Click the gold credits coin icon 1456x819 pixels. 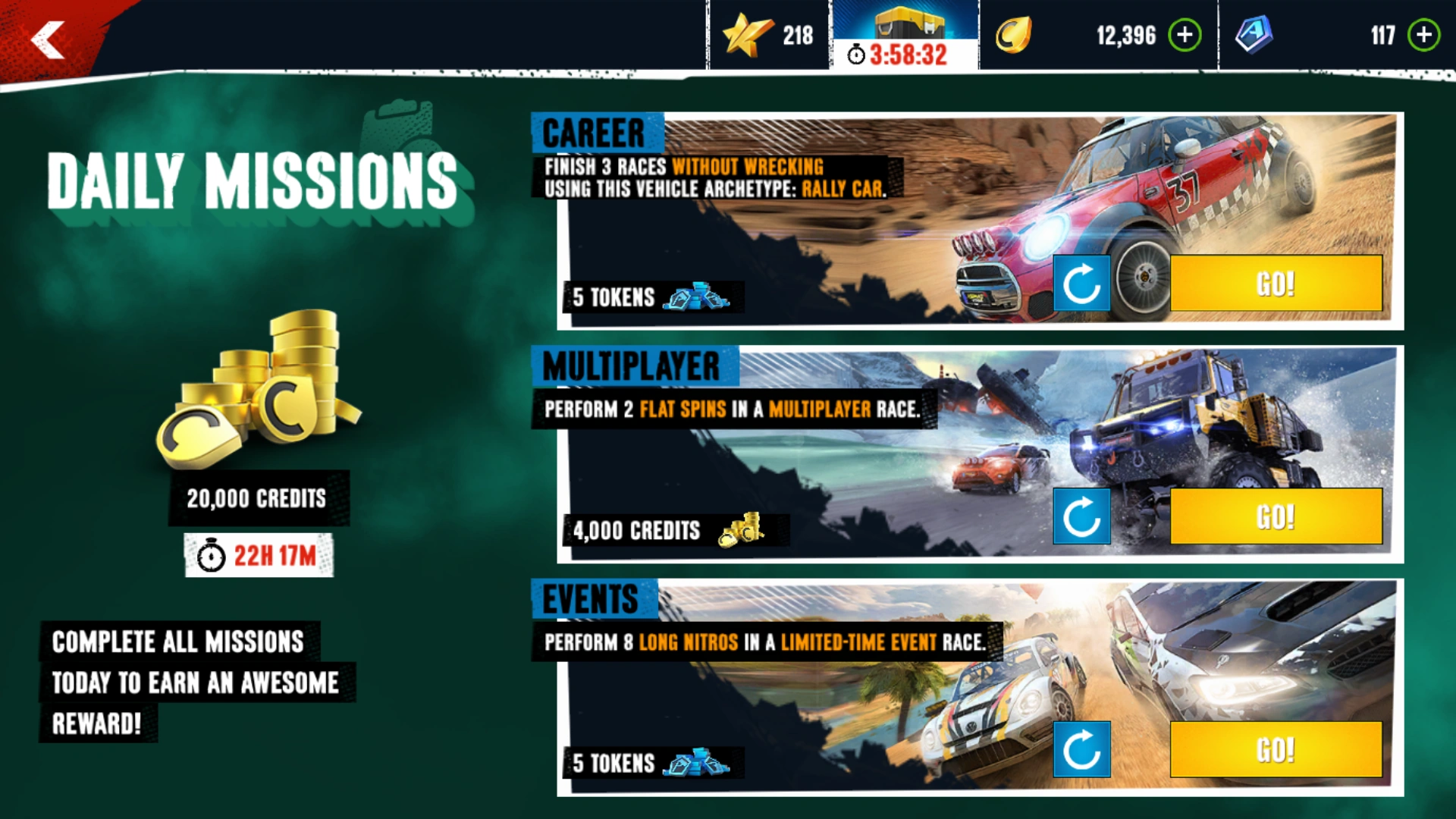[1014, 34]
